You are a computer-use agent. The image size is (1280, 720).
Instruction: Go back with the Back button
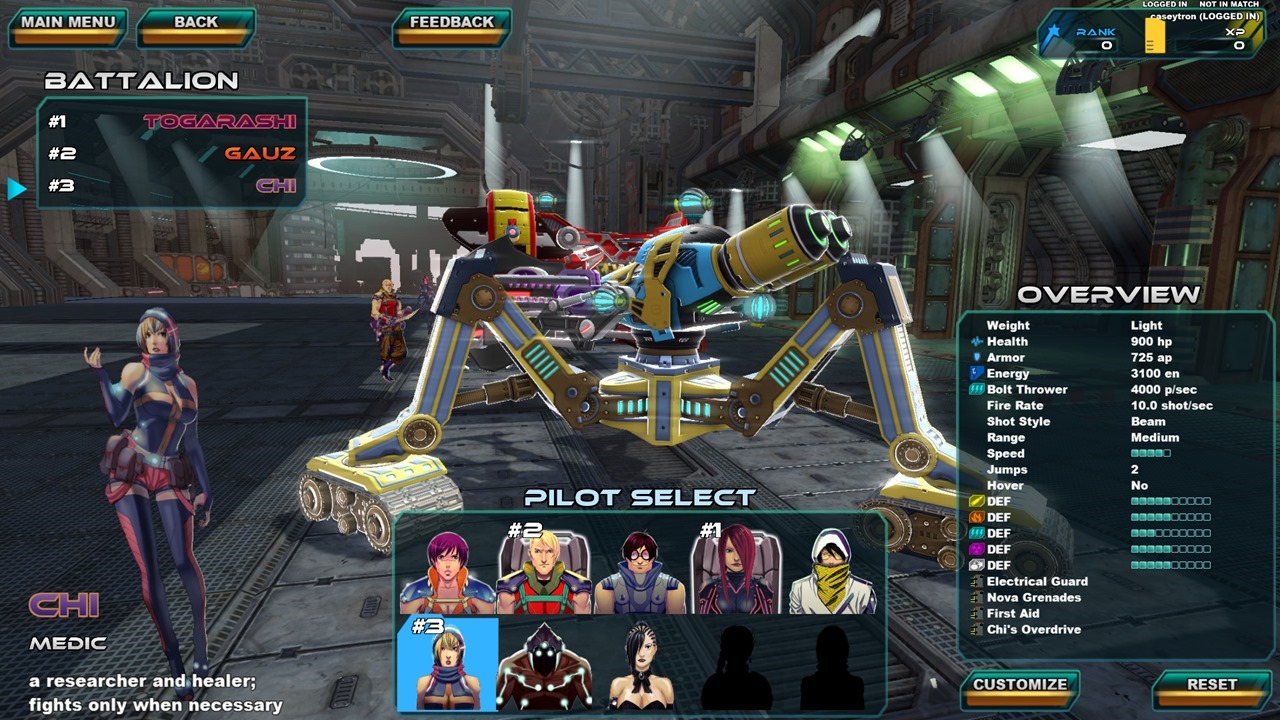pyautogui.click(x=196, y=24)
